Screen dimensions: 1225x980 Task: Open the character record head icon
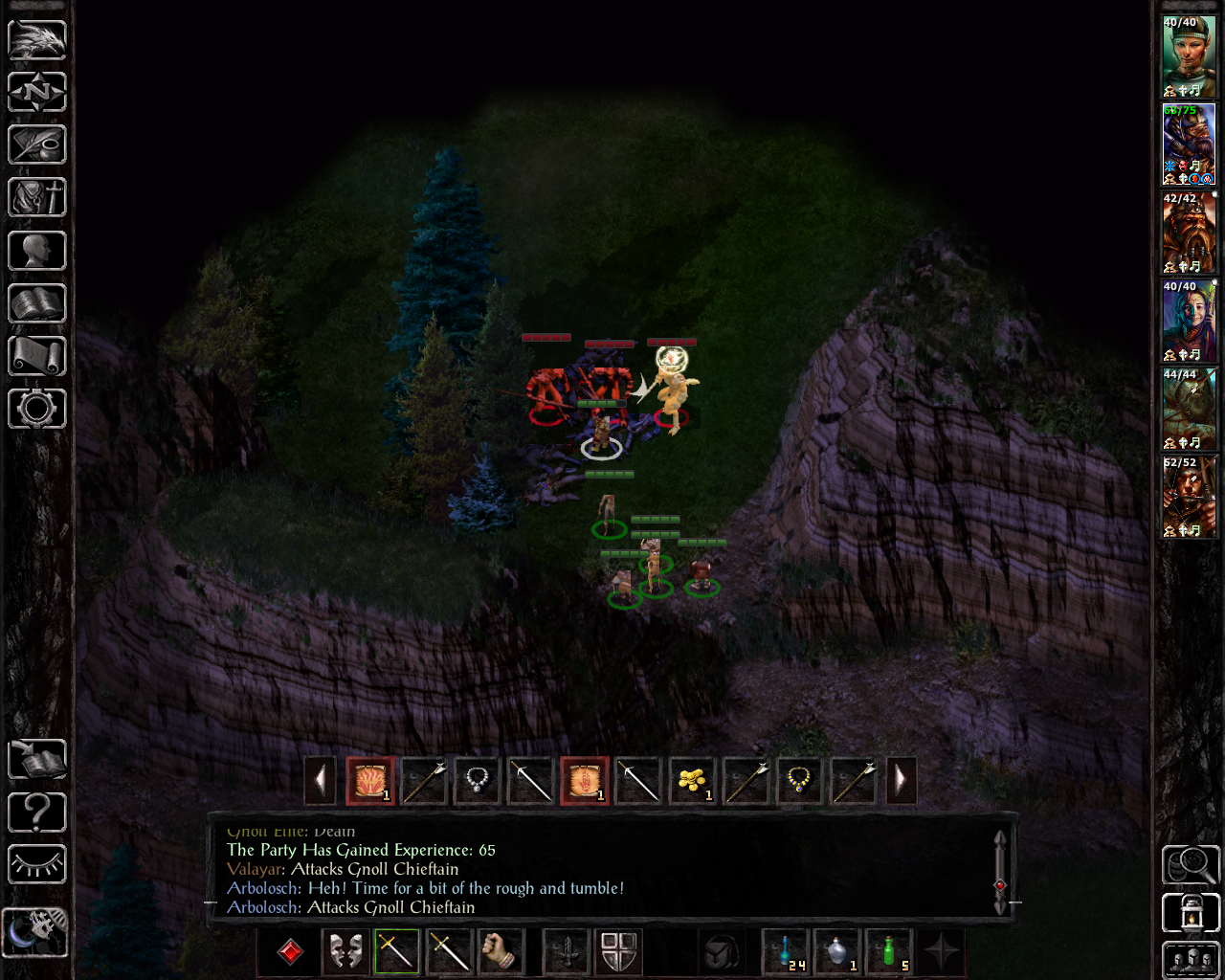point(37,251)
